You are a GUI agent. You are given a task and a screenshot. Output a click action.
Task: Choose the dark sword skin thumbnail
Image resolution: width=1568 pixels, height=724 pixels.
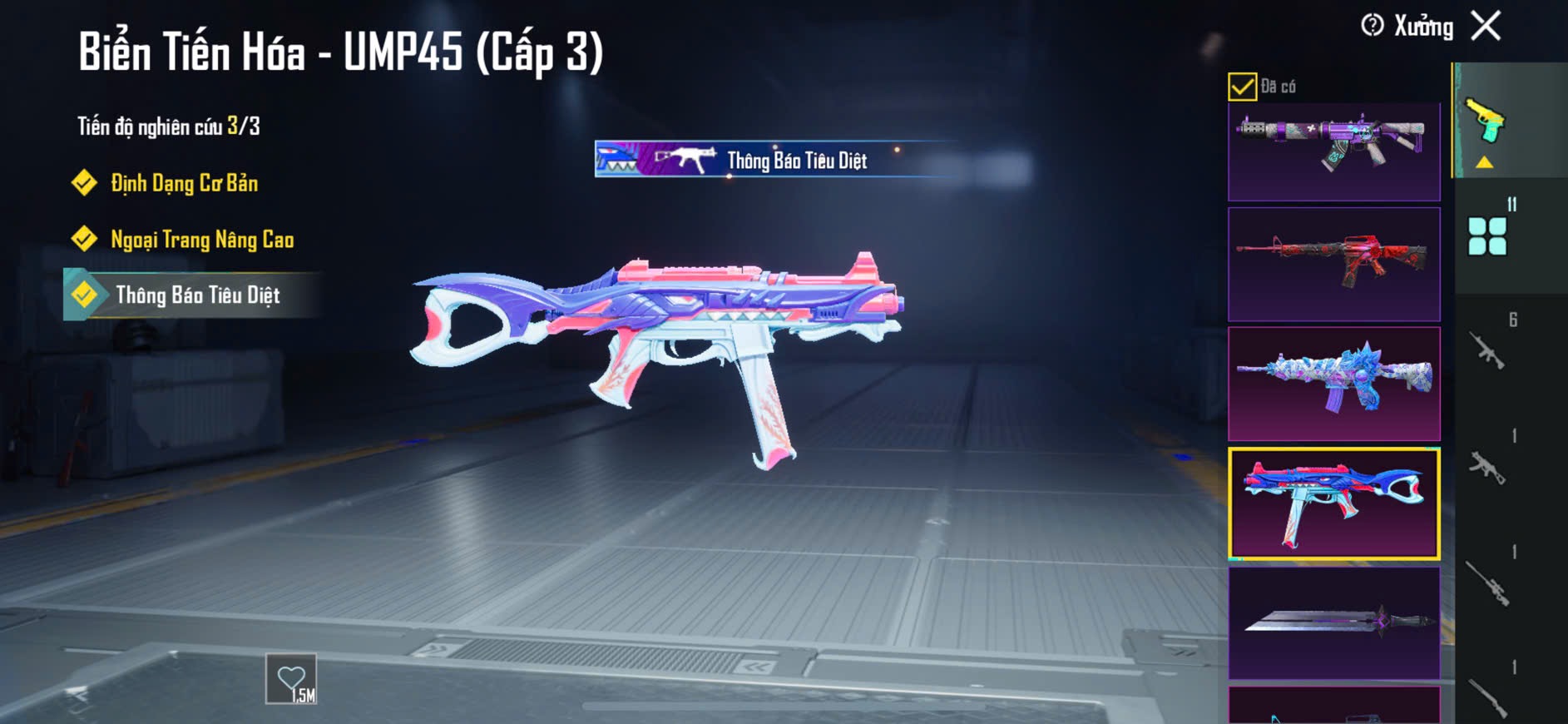coord(1333,622)
